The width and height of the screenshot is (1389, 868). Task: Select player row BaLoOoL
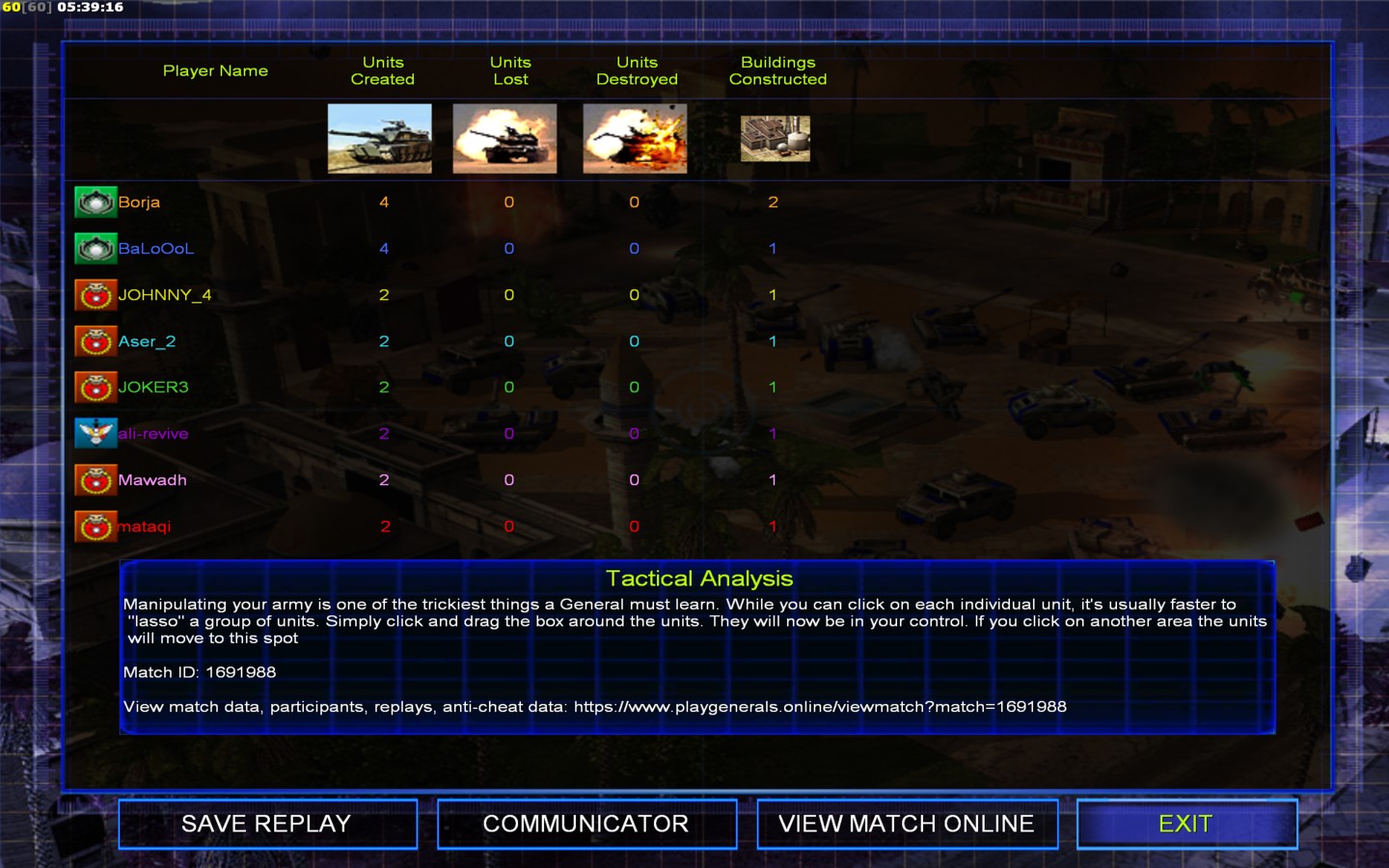(155, 249)
